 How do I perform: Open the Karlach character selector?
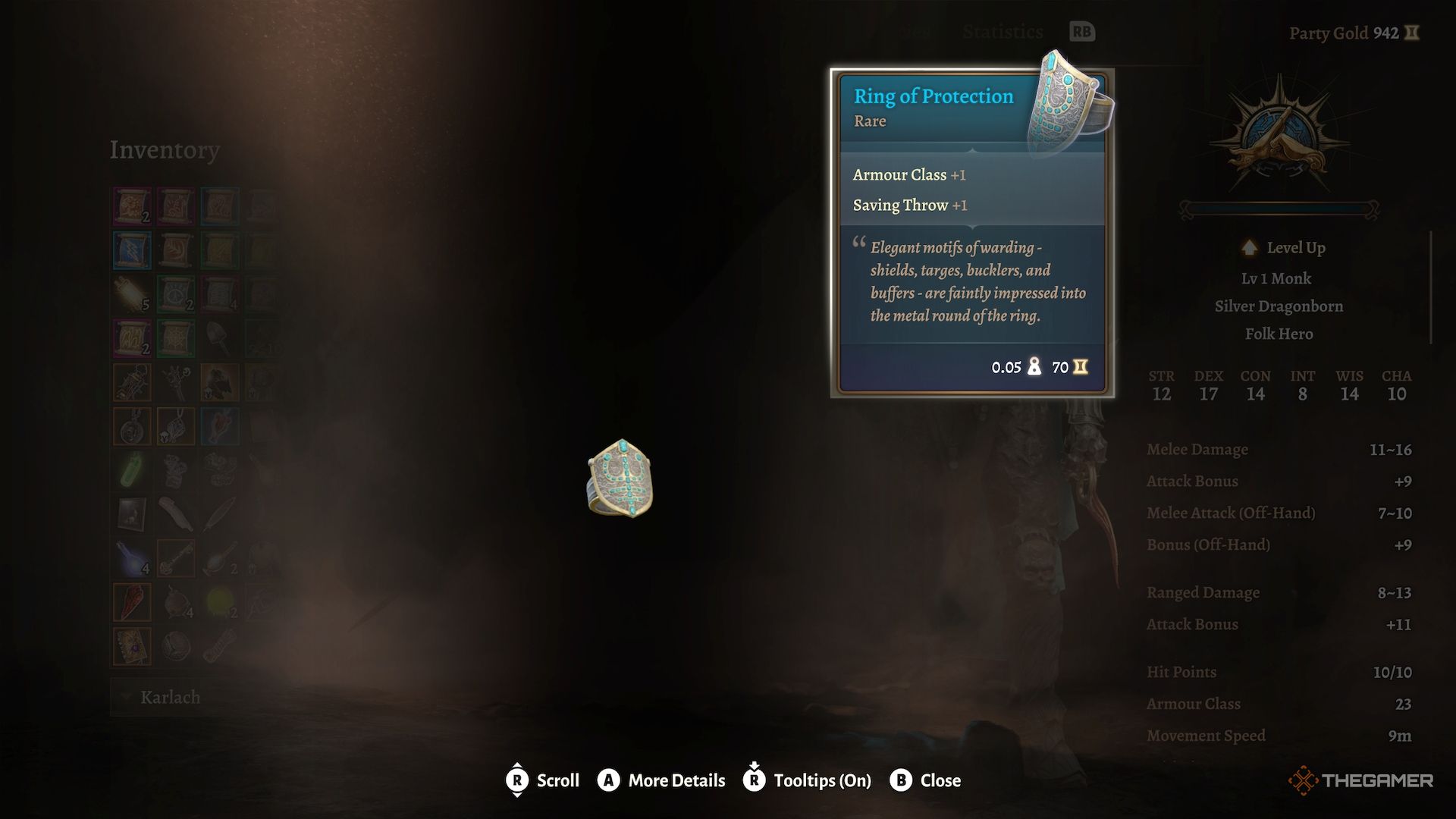[x=170, y=698]
